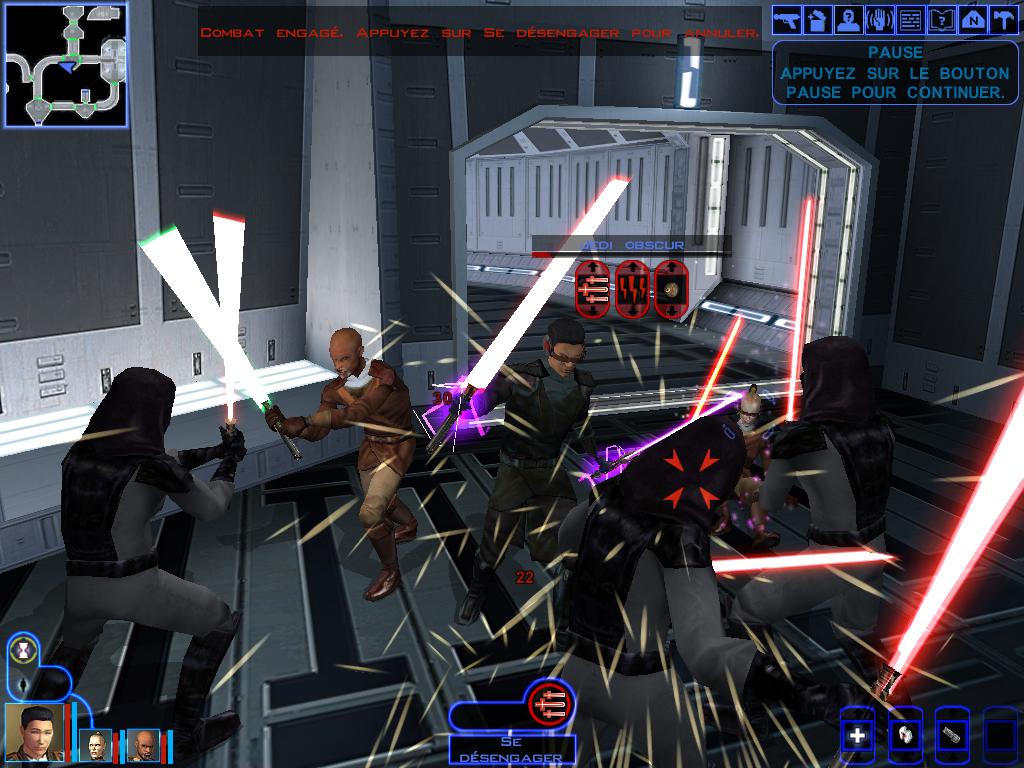
Task: Open the journal book icon
Action: (x=942, y=18)
